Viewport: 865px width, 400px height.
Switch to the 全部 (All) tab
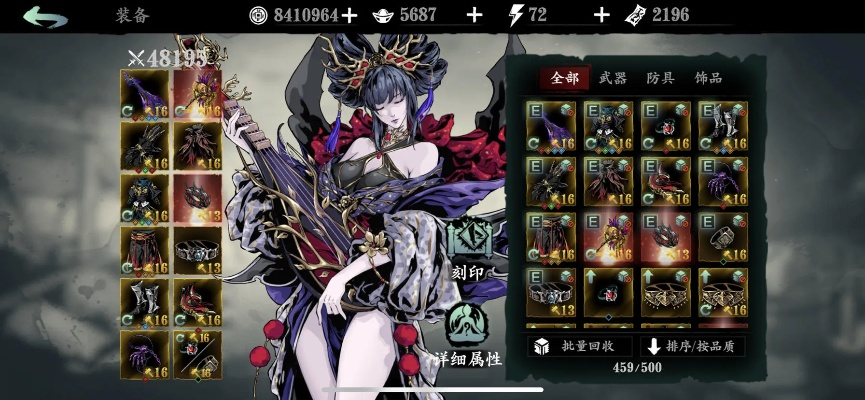point(565,78)
